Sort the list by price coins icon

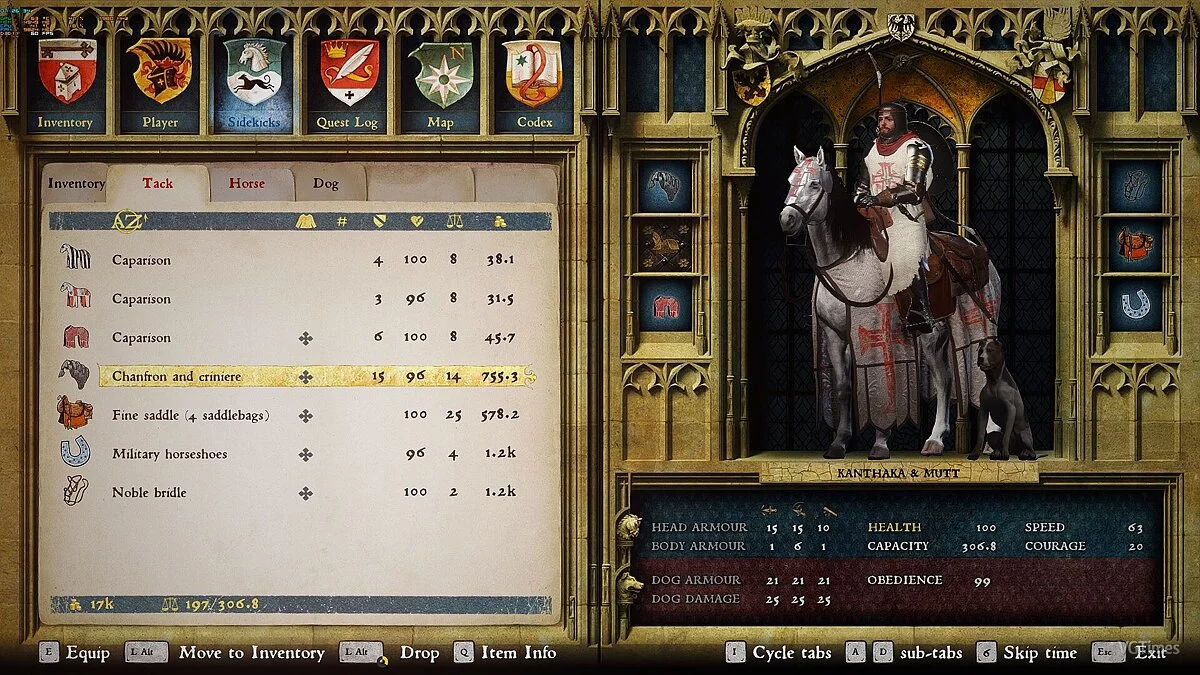tap(500, 221)
